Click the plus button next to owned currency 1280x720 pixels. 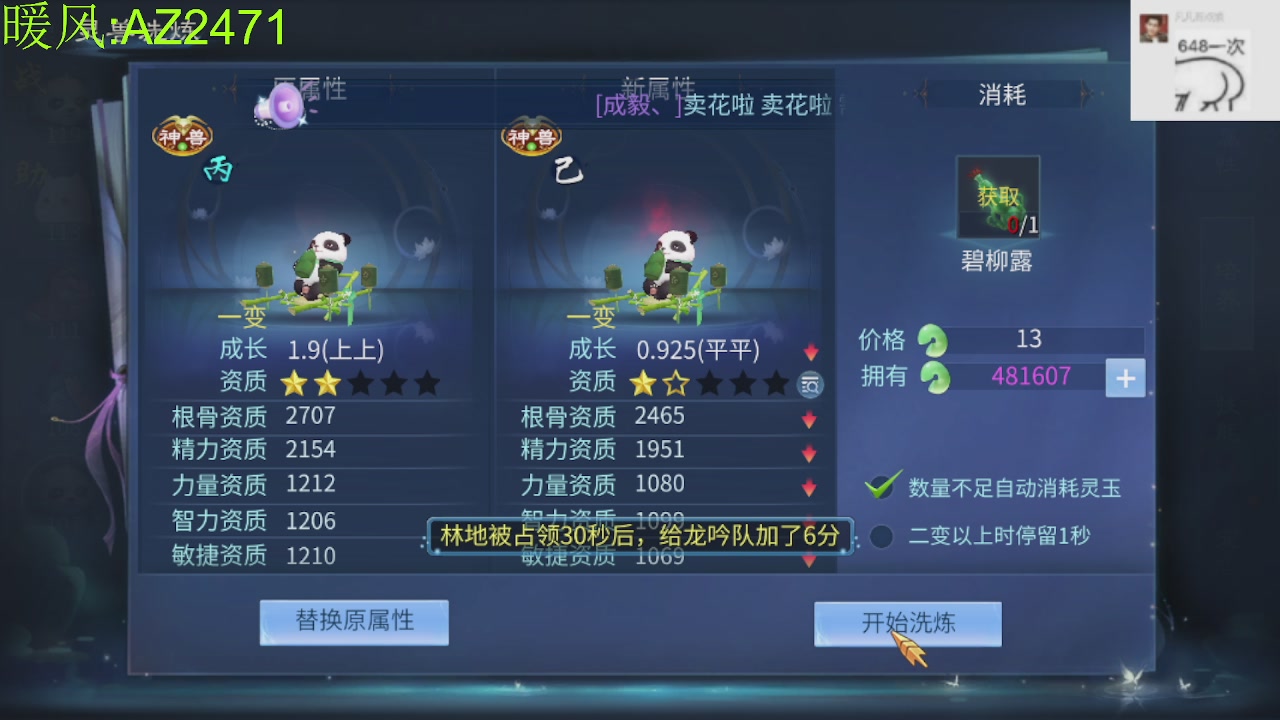coord(1125,378)
